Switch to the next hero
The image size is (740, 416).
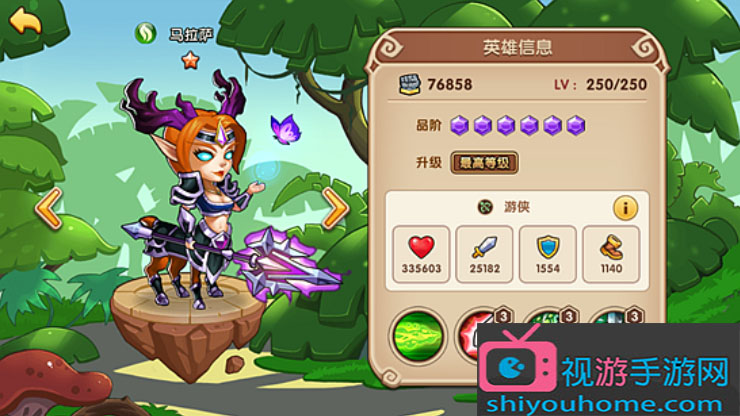335,207
